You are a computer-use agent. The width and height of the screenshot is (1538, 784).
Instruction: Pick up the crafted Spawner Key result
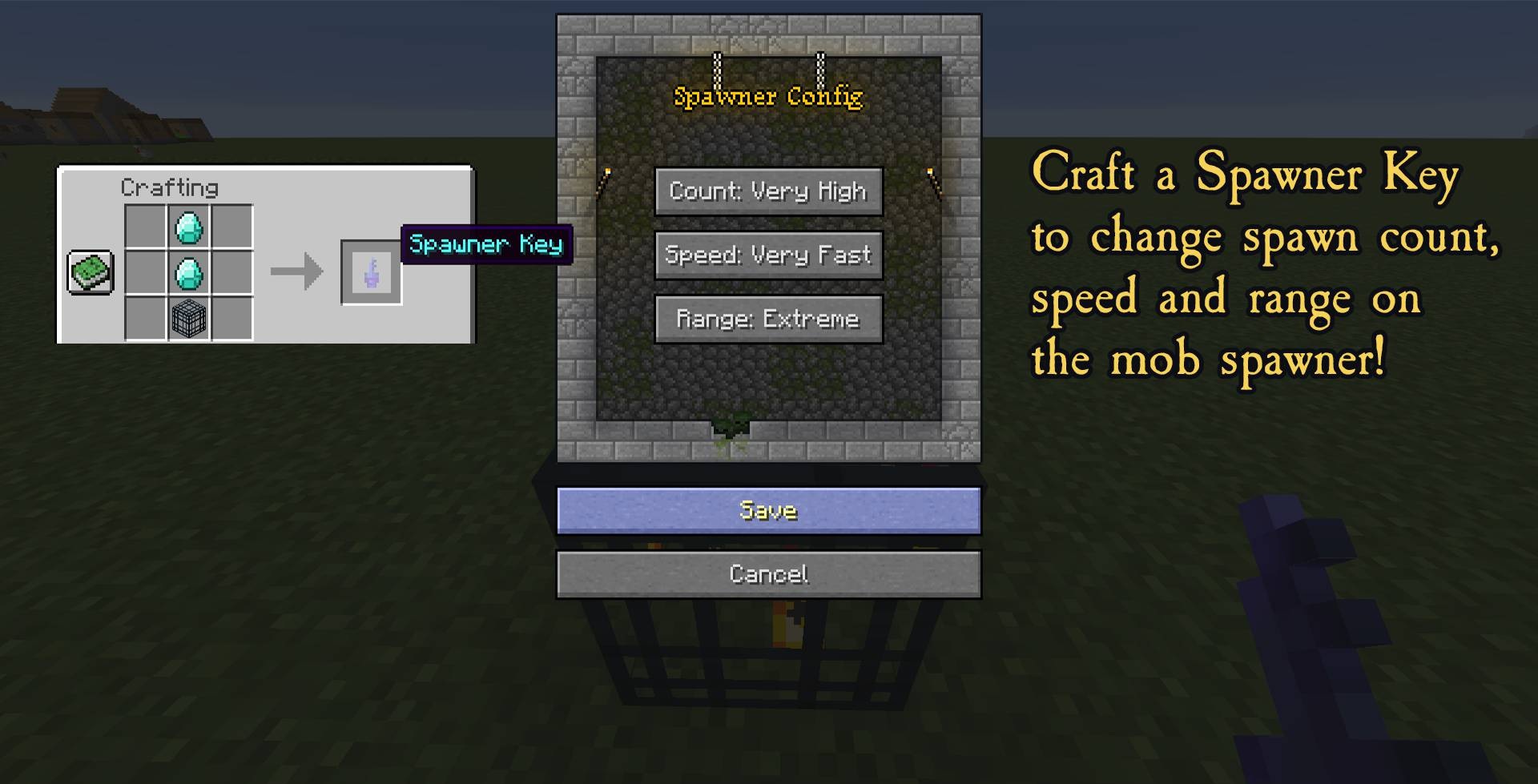370,272
